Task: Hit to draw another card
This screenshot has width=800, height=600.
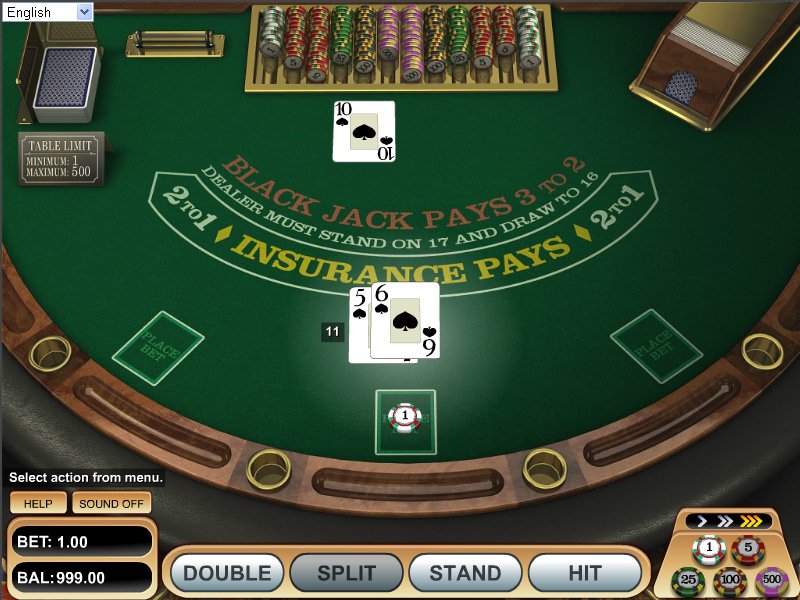Action: tap(584, 573)
